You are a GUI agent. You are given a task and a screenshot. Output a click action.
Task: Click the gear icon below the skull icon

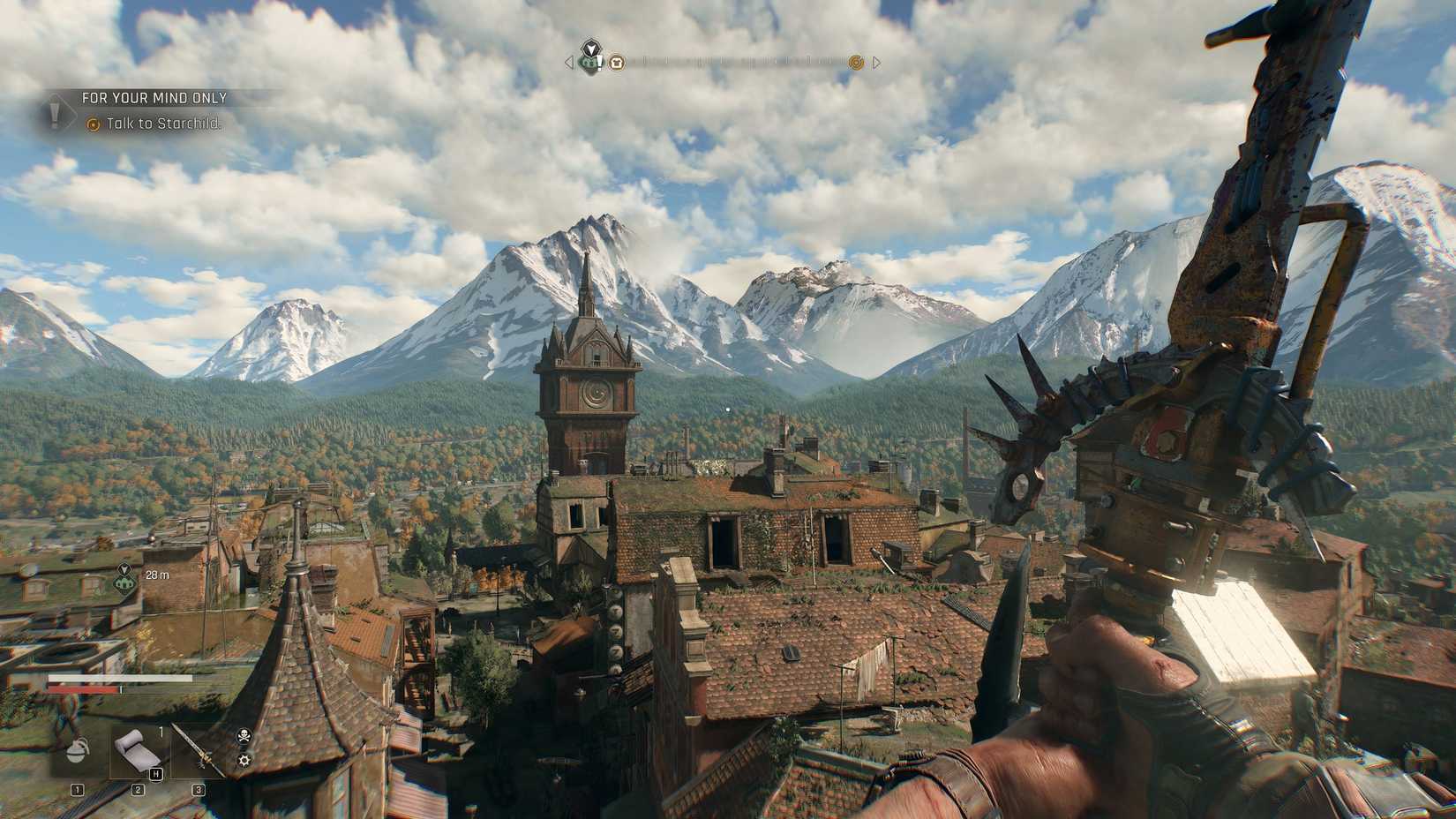[x=245, y=760]
